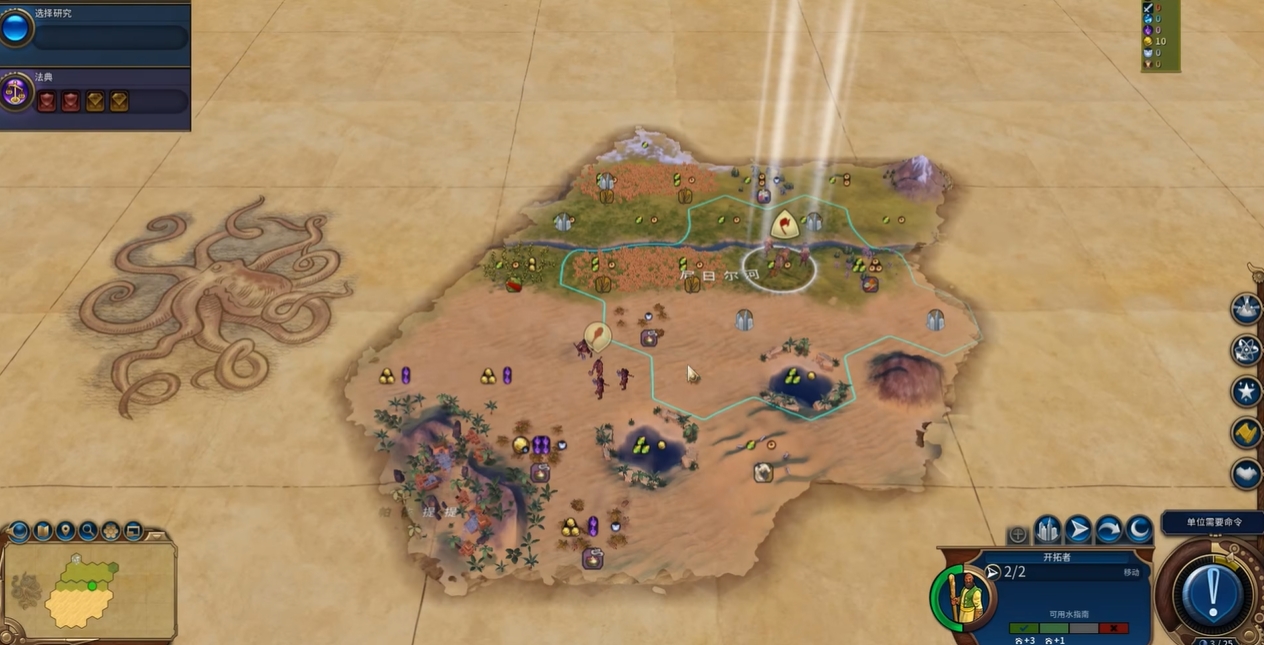Viewport: 1264px width, 645px height.
Task: Click the blue research orb icon
Action: pos(16,28)
